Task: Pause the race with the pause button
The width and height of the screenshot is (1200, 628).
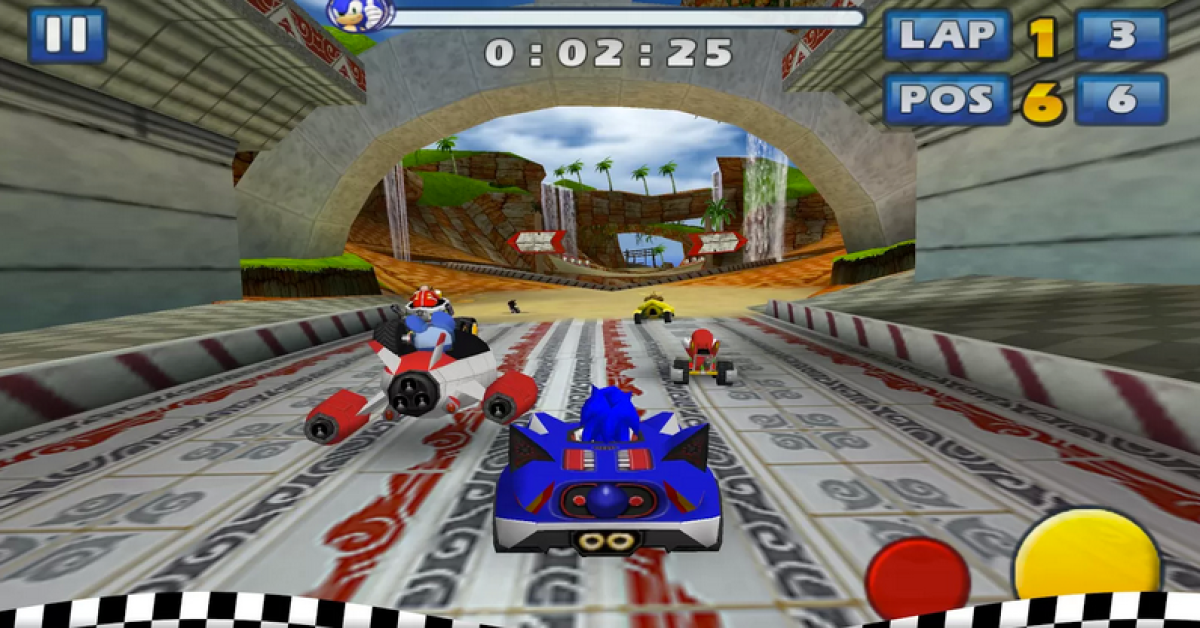Action: 67,35
